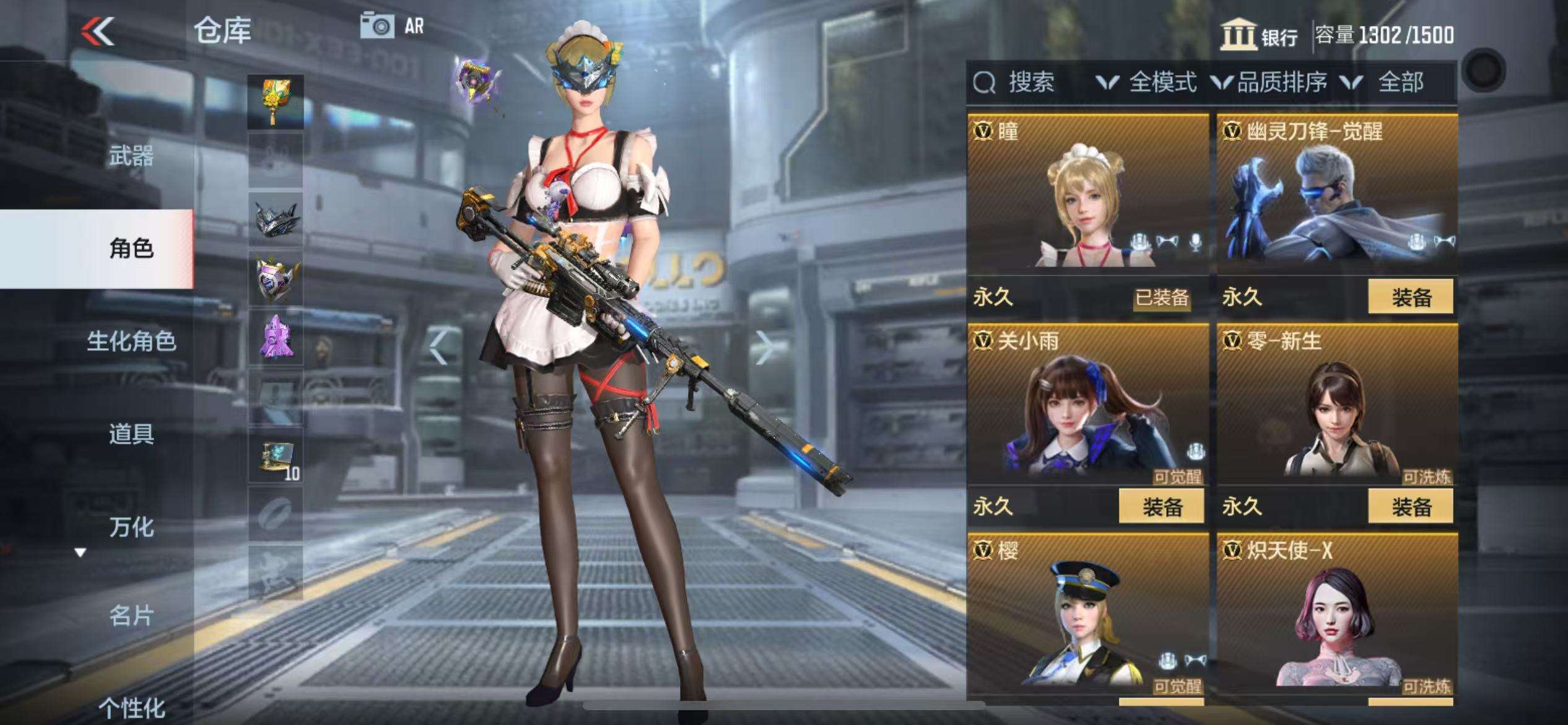The width and height of the screenshot is (1568, 725).
Task: Switch to the 武器 weapons tab
Action: pyautogui.click(x=131, y=156)
